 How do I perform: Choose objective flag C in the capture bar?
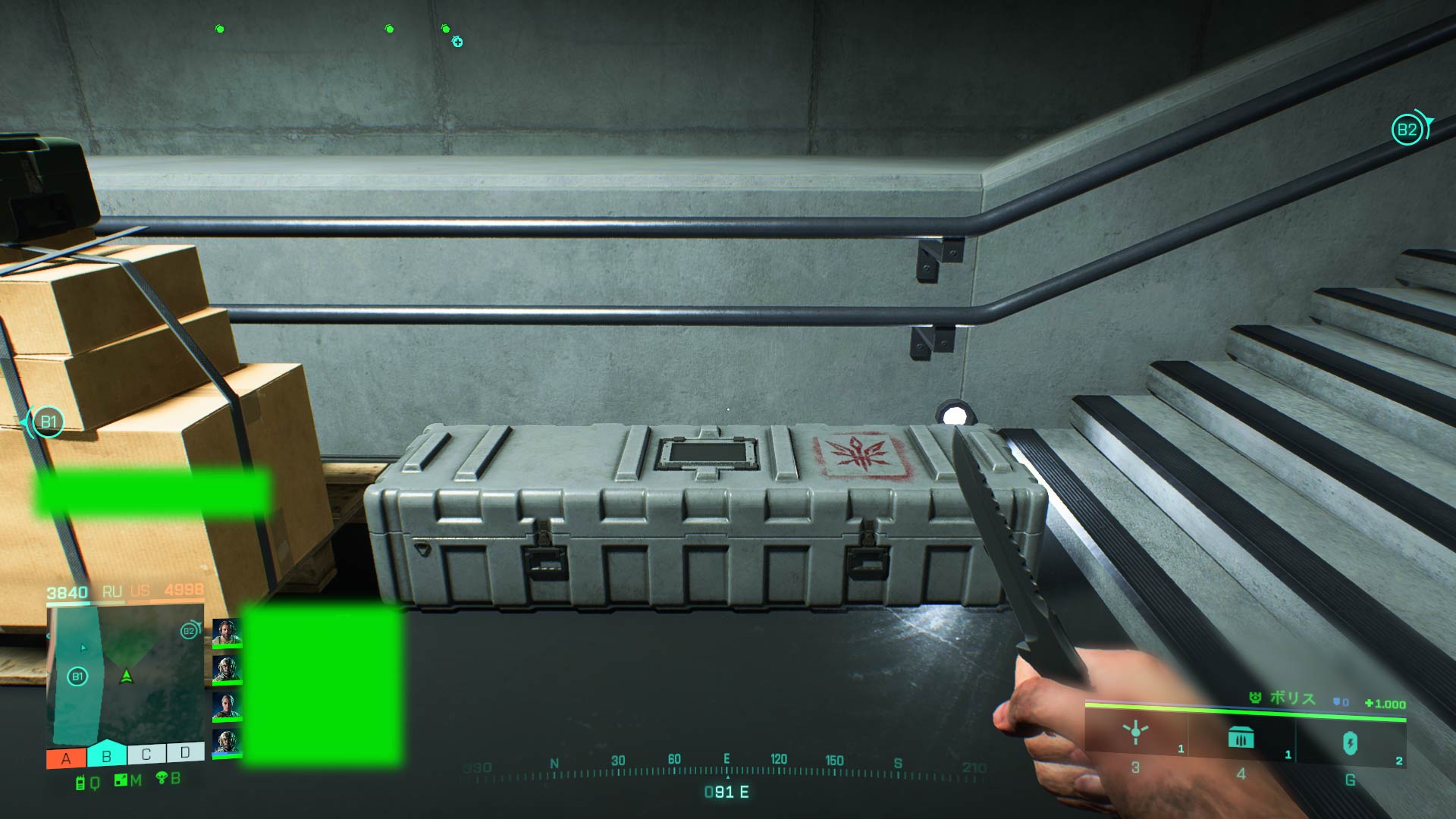(146, 754)
